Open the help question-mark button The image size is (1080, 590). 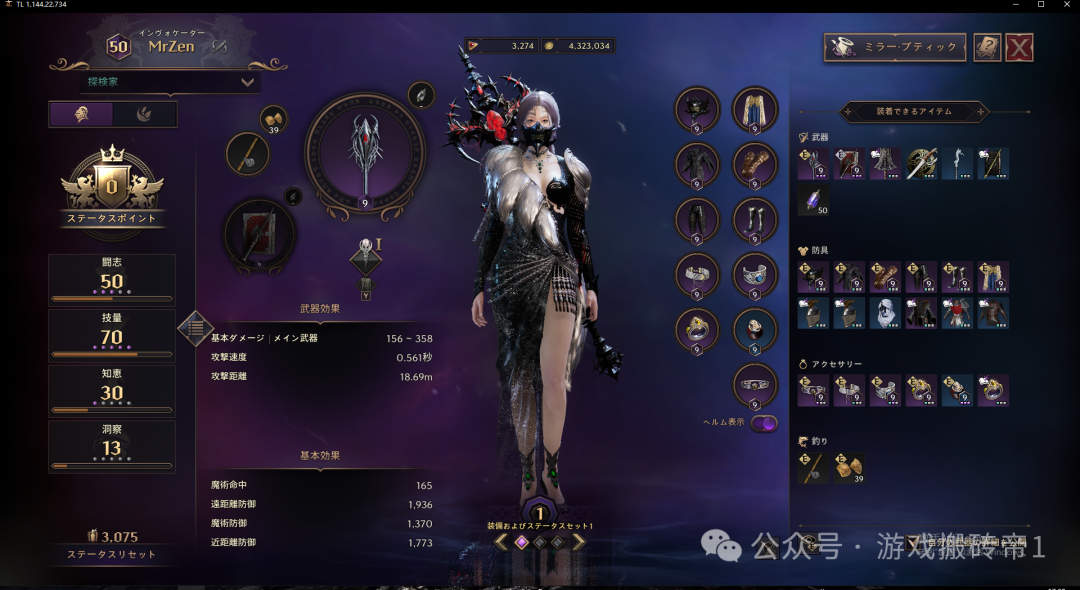point(987,47)
